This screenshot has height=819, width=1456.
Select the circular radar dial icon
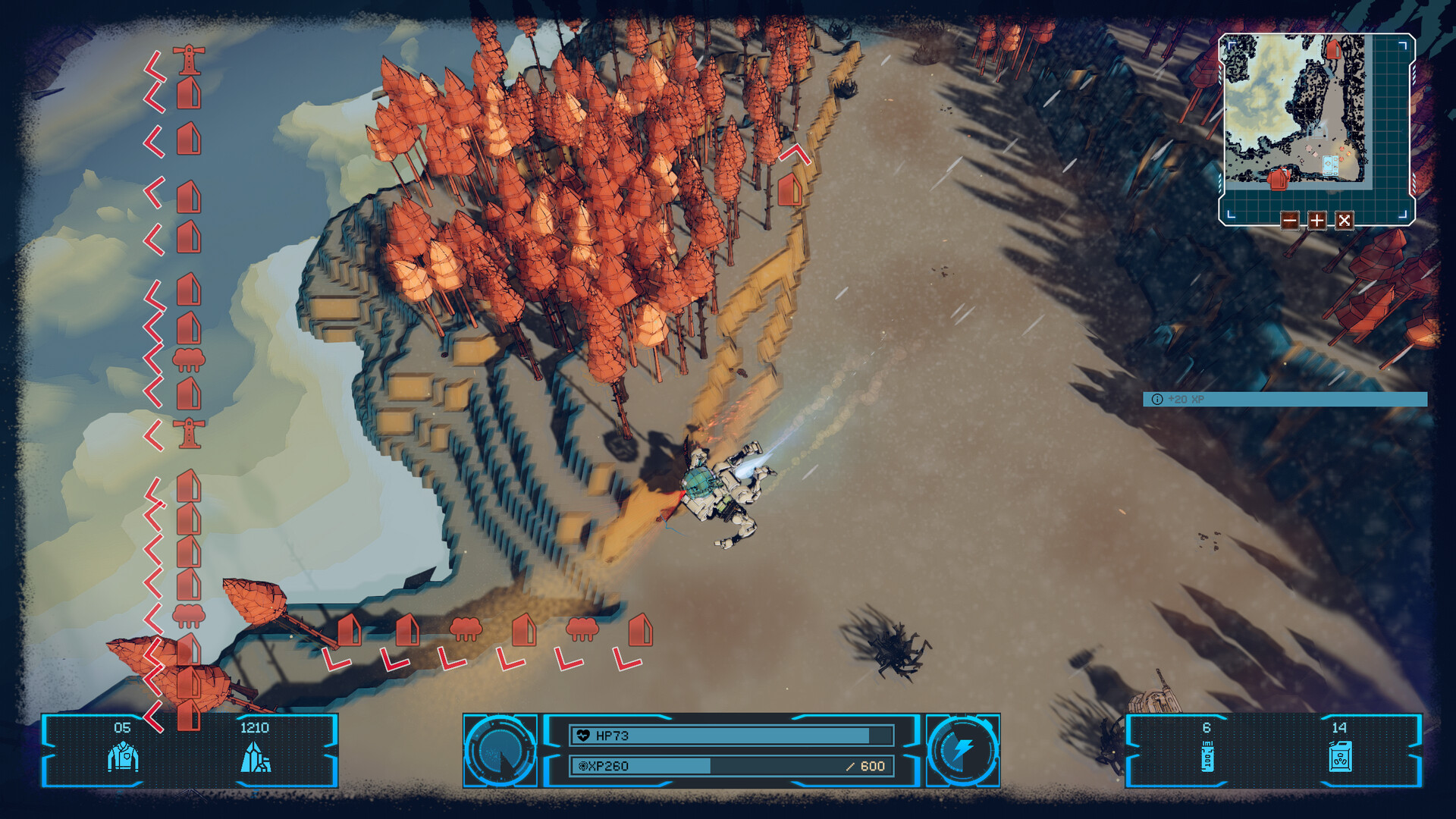pyautogui.click(x=500, y=750)
